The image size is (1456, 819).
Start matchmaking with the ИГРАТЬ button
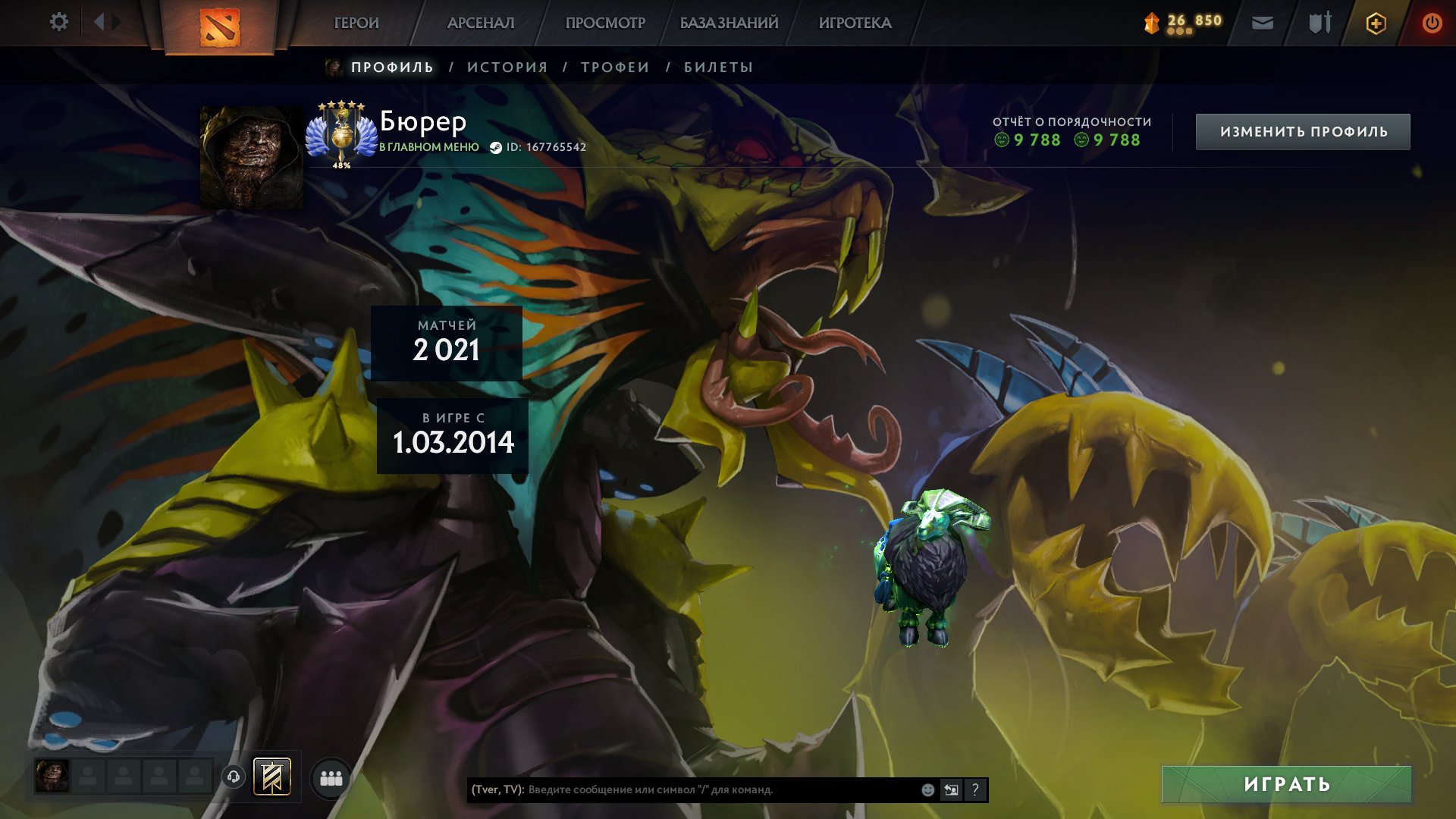1286,784
